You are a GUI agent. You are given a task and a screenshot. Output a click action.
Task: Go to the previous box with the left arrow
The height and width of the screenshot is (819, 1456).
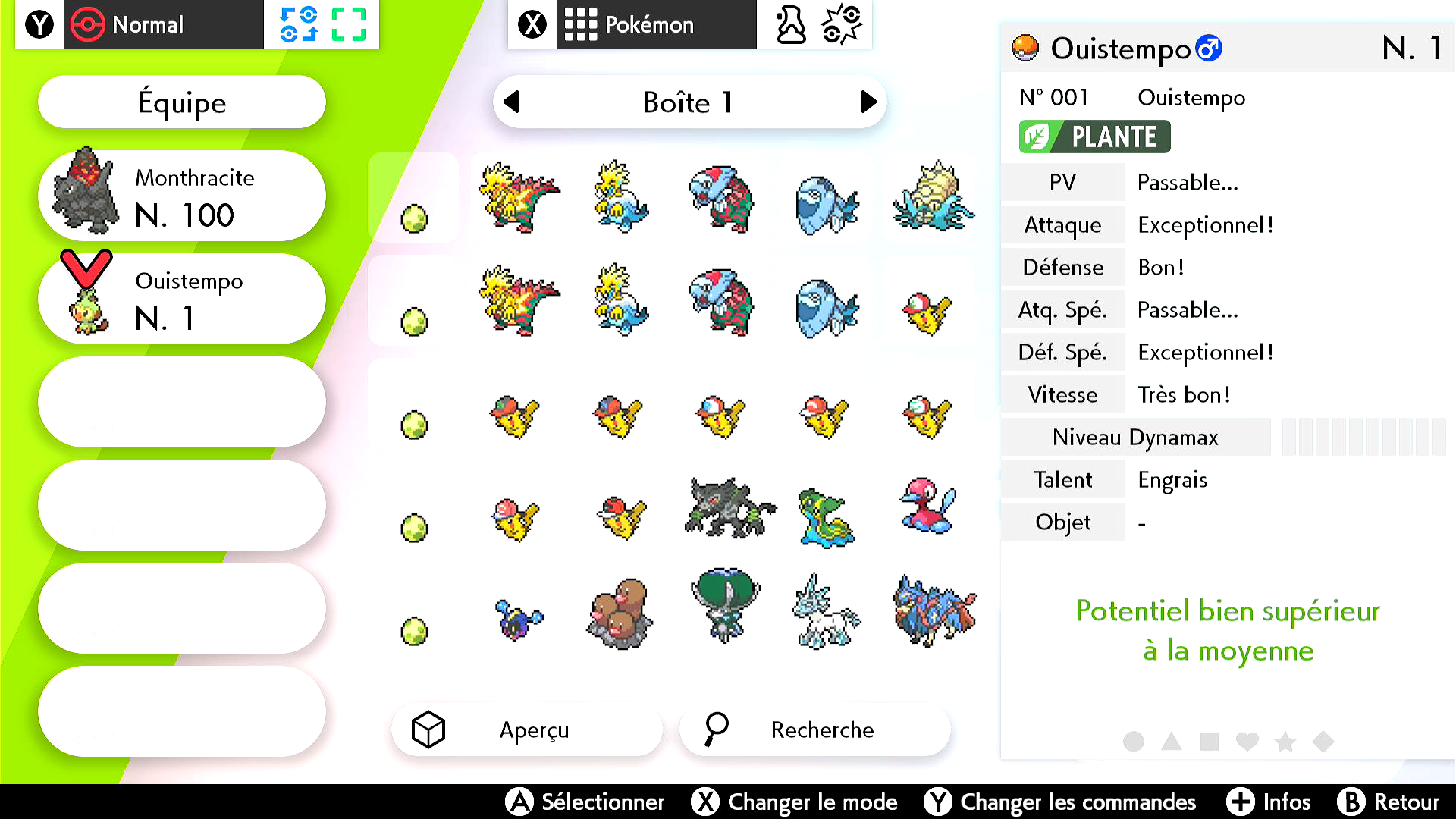pos(513,102)
